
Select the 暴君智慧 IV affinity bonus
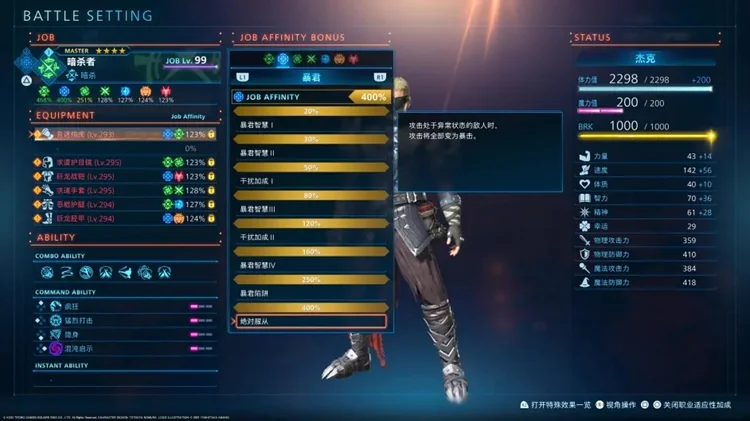tap(309, 264)
